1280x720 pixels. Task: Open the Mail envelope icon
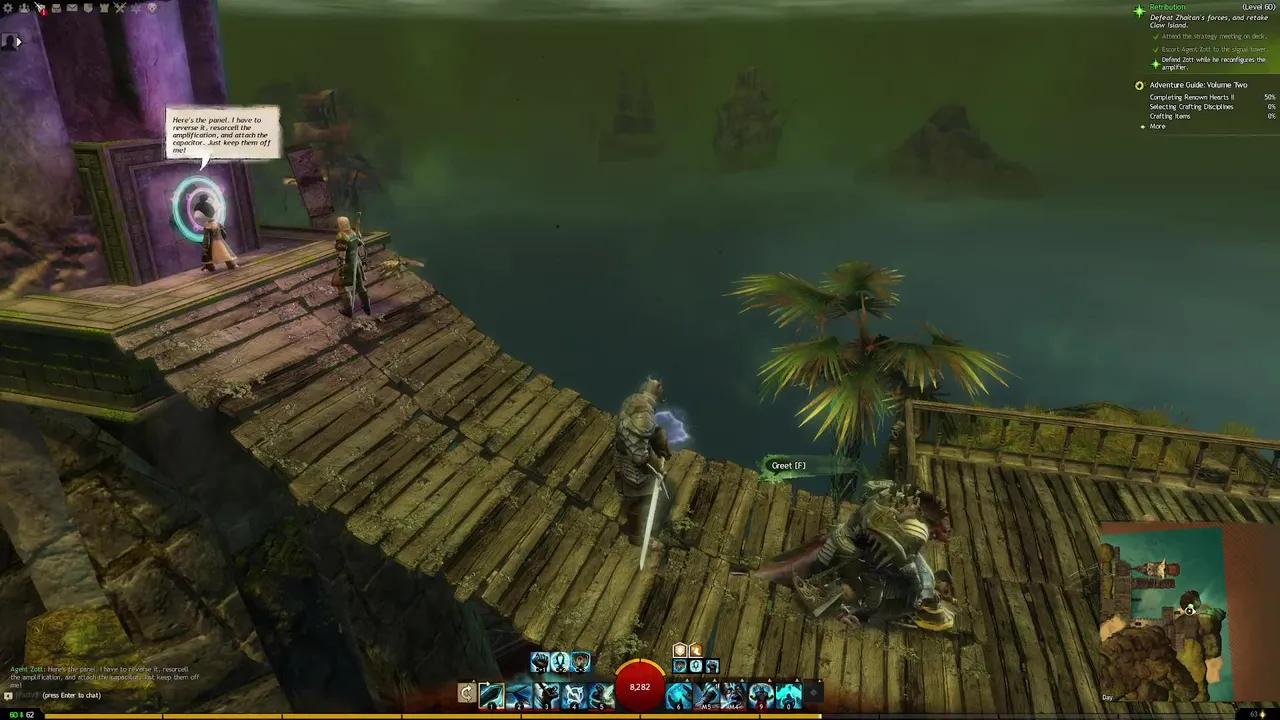click(x=72, y=7)
